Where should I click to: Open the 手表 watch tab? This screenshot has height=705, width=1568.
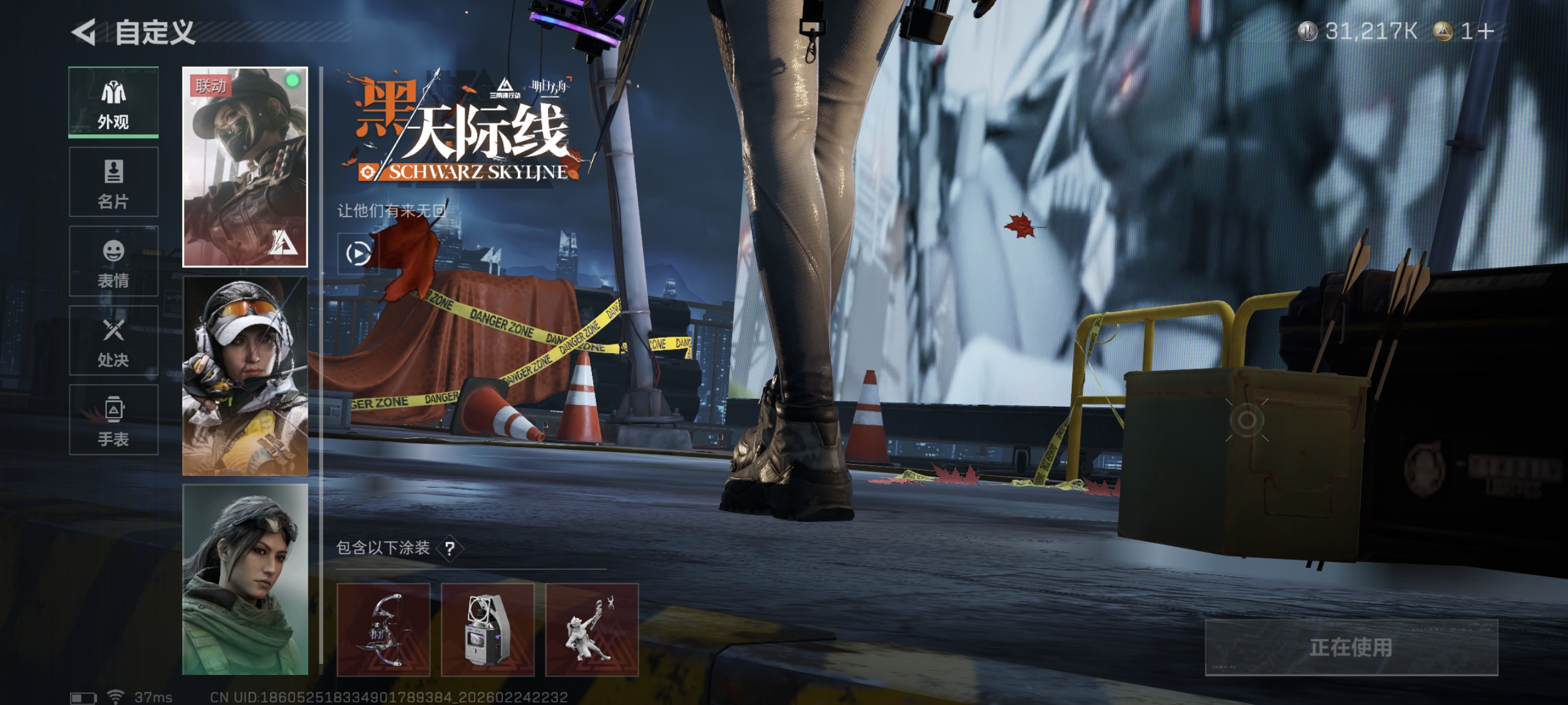113,420
